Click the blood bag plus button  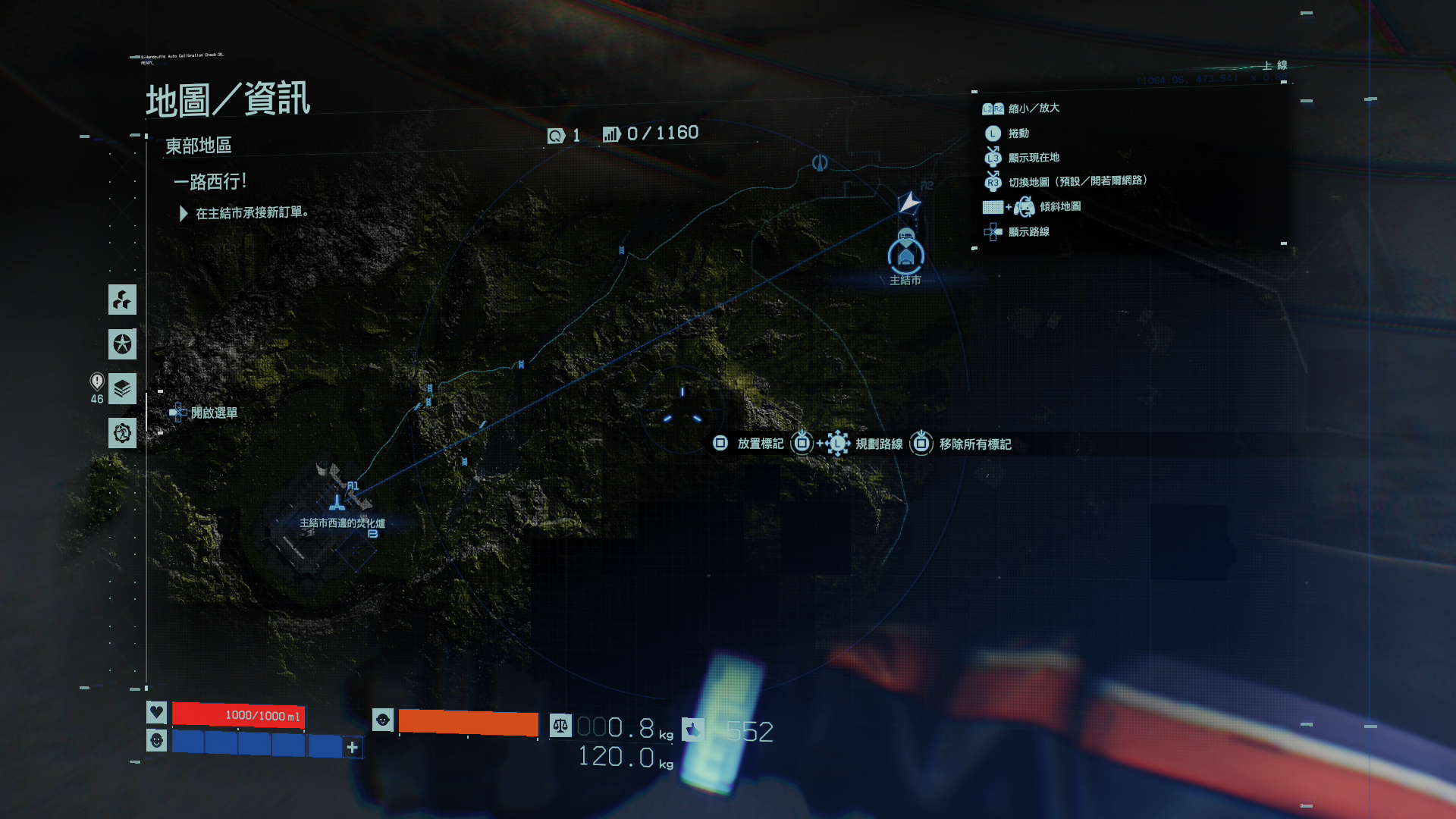[352, 748]
